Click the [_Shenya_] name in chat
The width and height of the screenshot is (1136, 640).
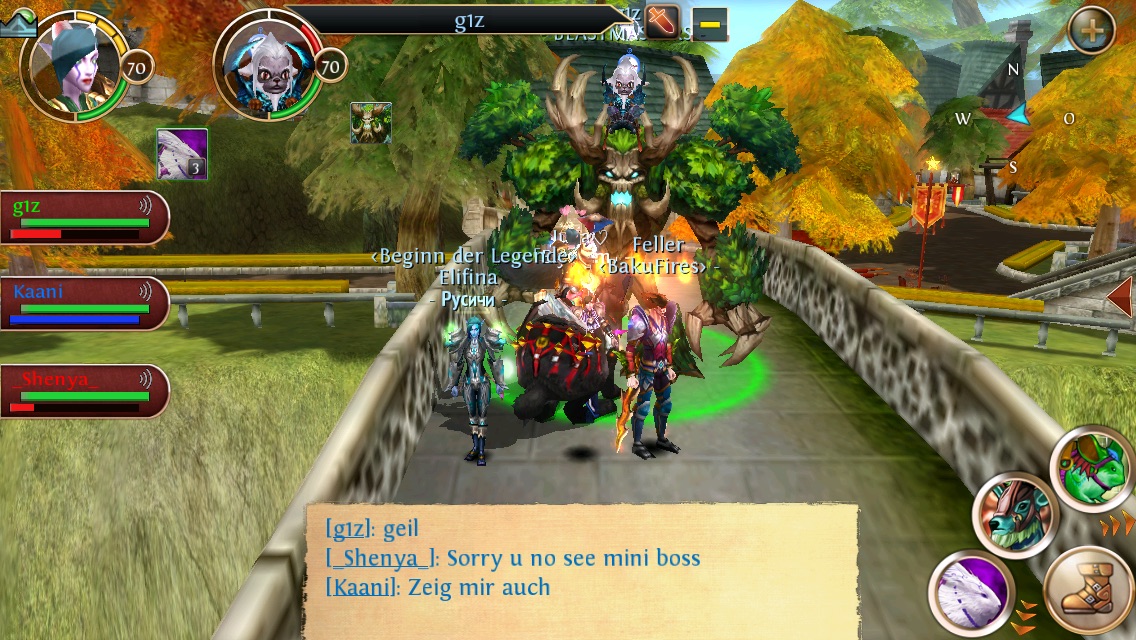point(382,558)
